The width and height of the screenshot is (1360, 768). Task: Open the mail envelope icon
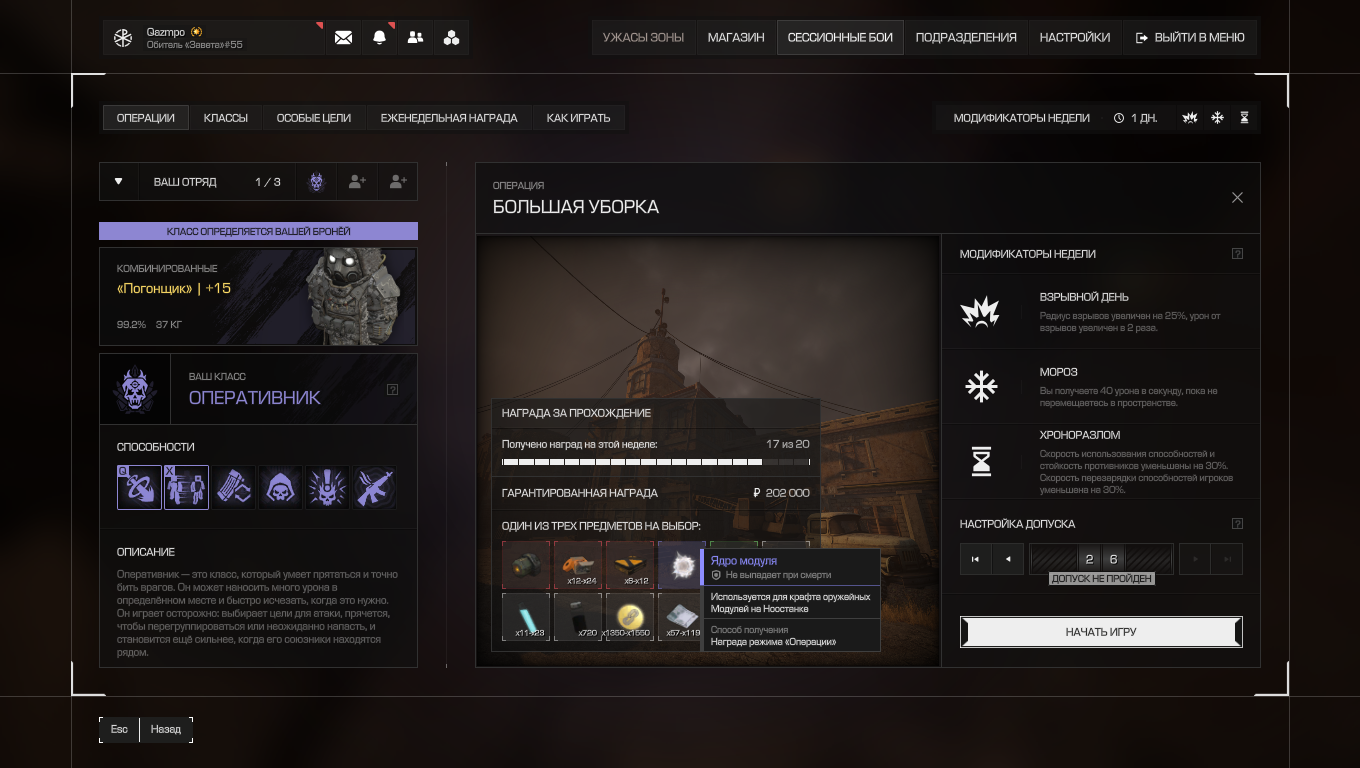(343, 38)
